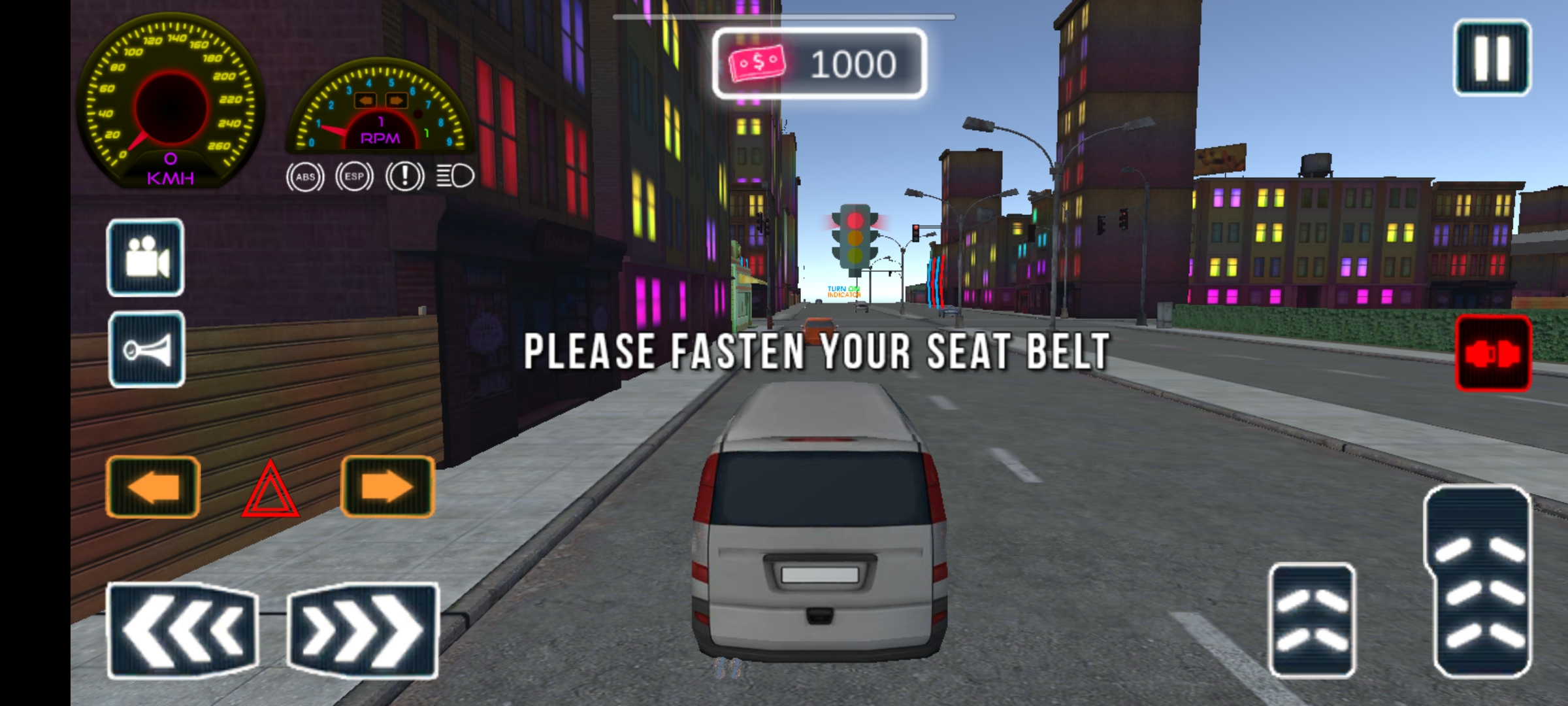
Task: Steer left with the left chevrons button
Action: [x=182, y=630]
